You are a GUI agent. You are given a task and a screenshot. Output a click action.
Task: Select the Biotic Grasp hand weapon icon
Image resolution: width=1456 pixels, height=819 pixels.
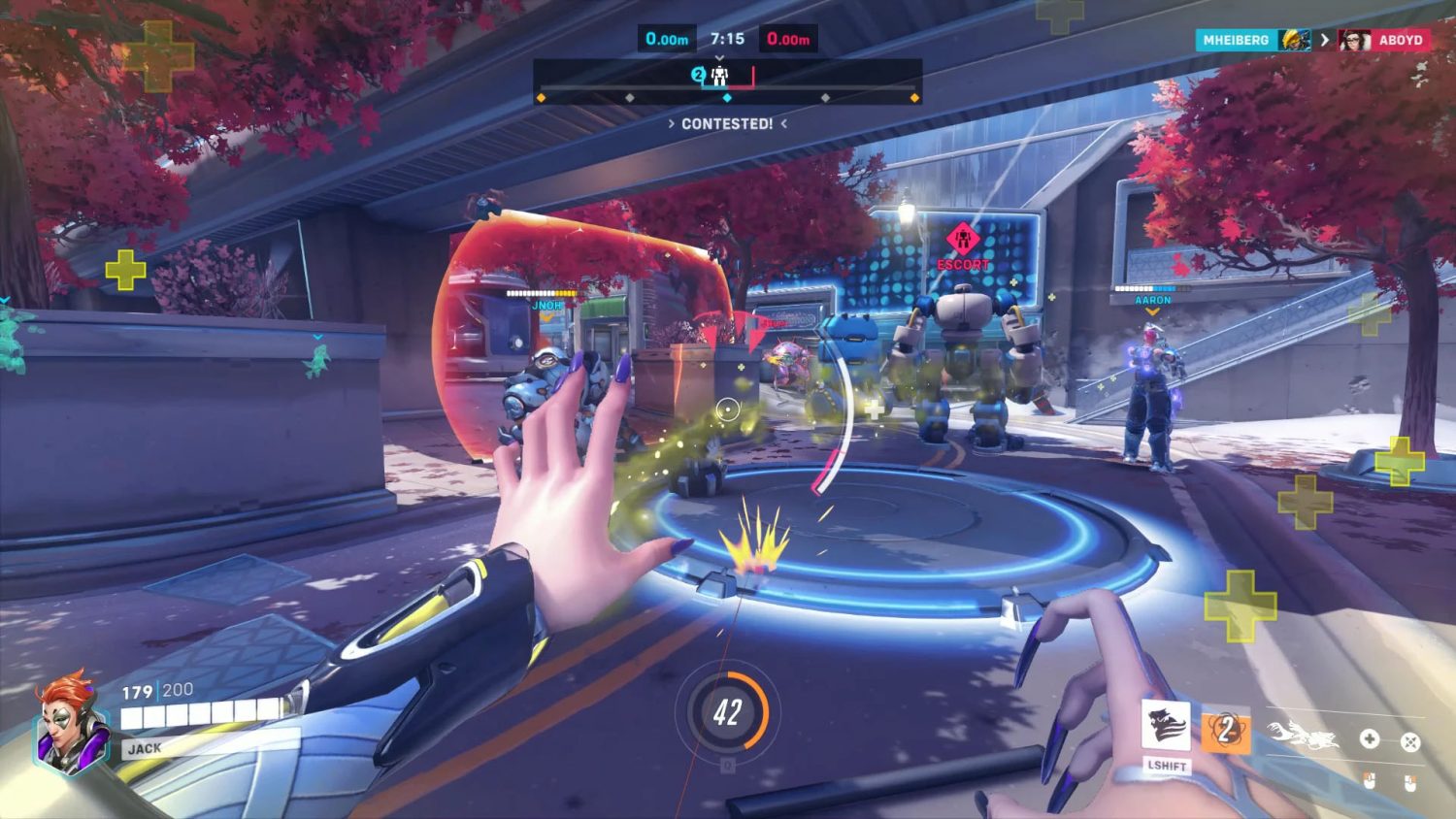click(1304, 737)
